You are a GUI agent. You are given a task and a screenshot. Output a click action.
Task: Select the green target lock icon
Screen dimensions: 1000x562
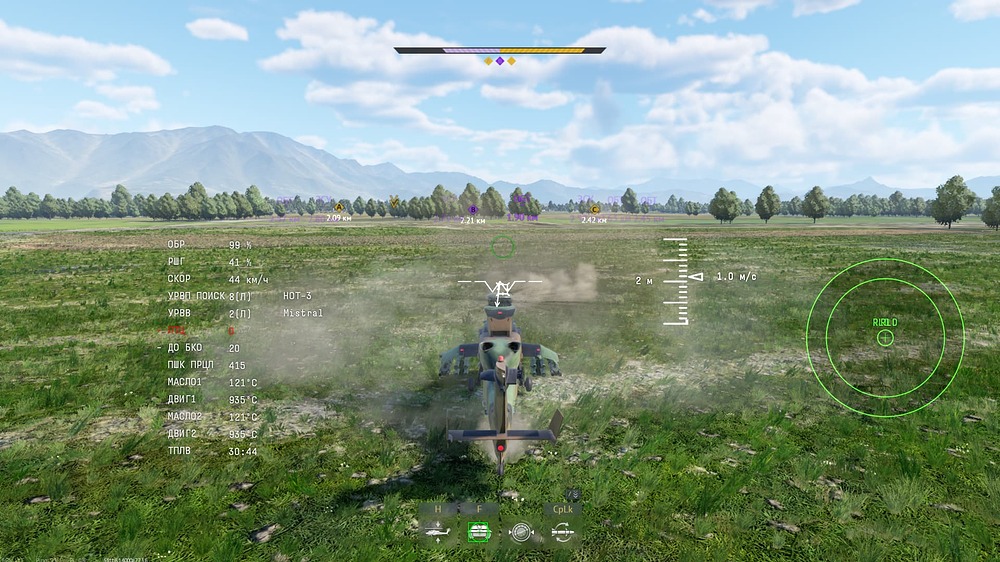(x=479, y=531)
